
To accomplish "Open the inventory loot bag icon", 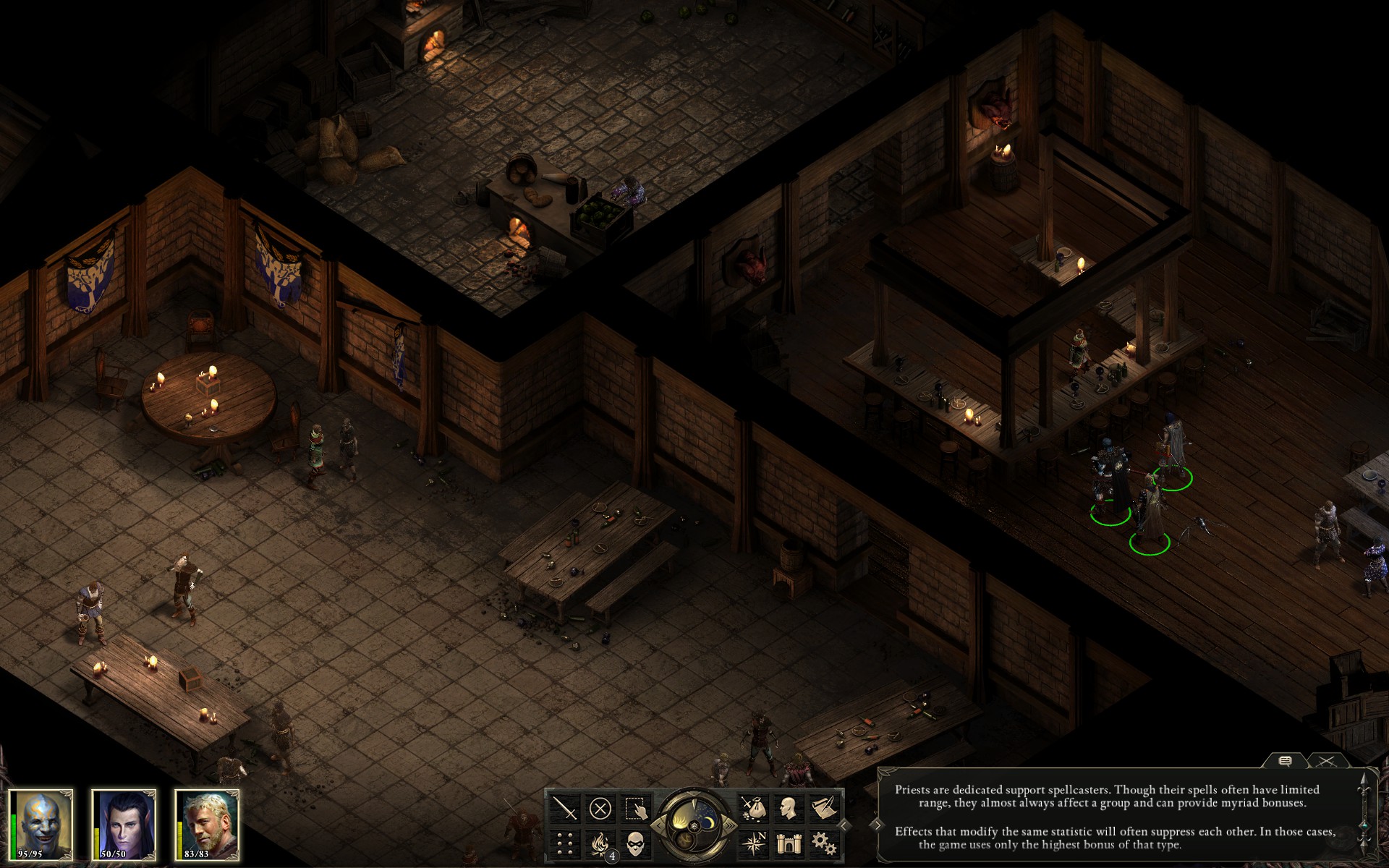I will pyautogui.click(x=753, y=808).
